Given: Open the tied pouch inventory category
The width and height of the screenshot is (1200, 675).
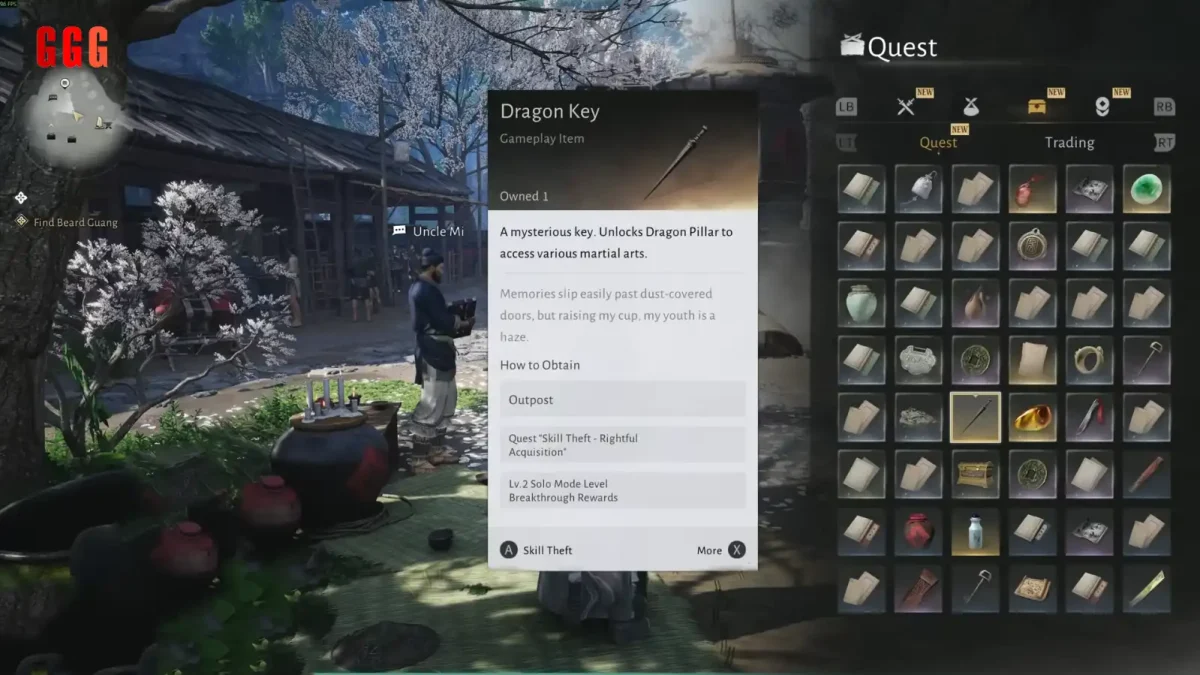Looking at the screenshot, I should coord(971,107).
